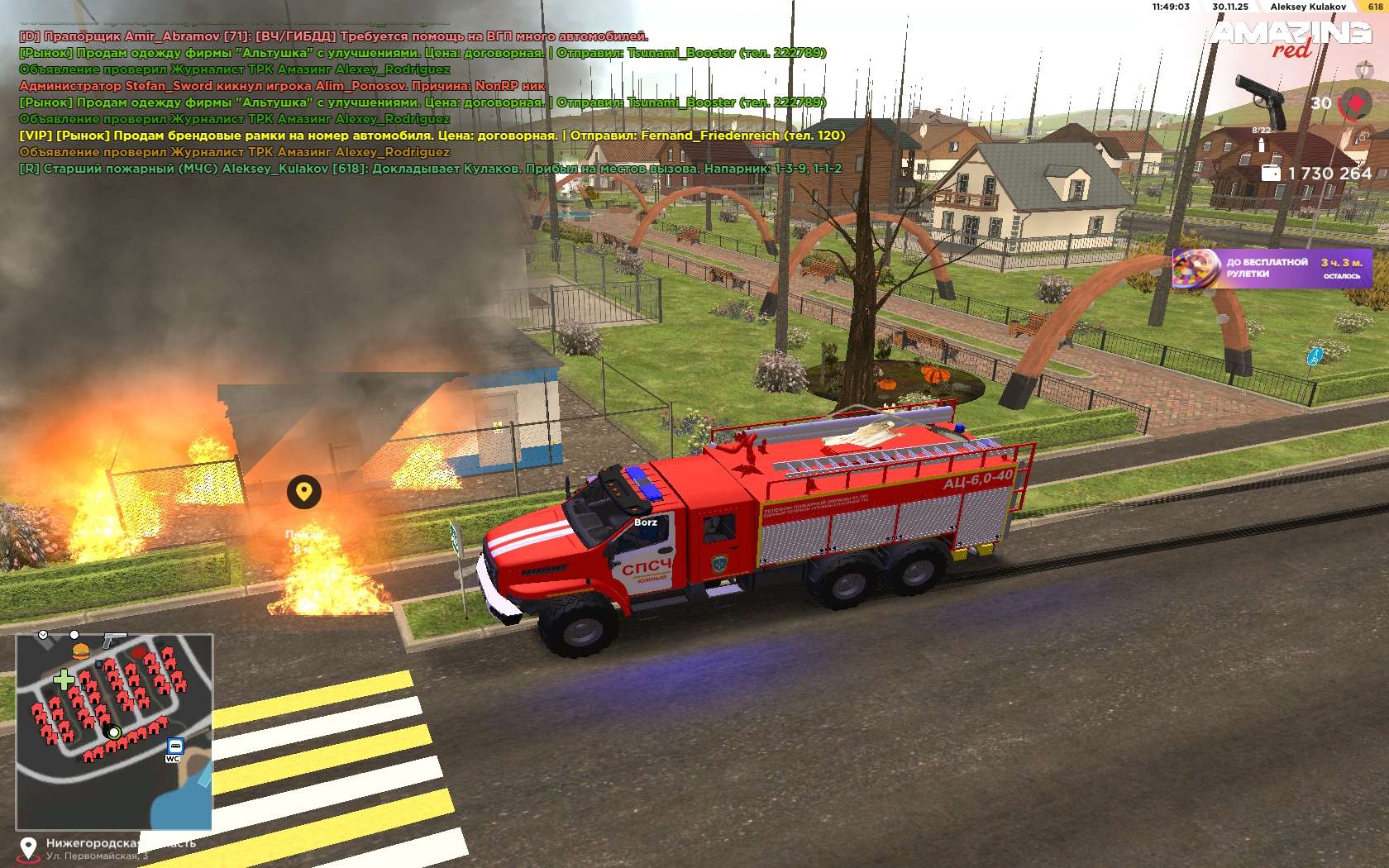Select the green cross hospital marker
Screen dimensions: 1389x868
[63, 680]
